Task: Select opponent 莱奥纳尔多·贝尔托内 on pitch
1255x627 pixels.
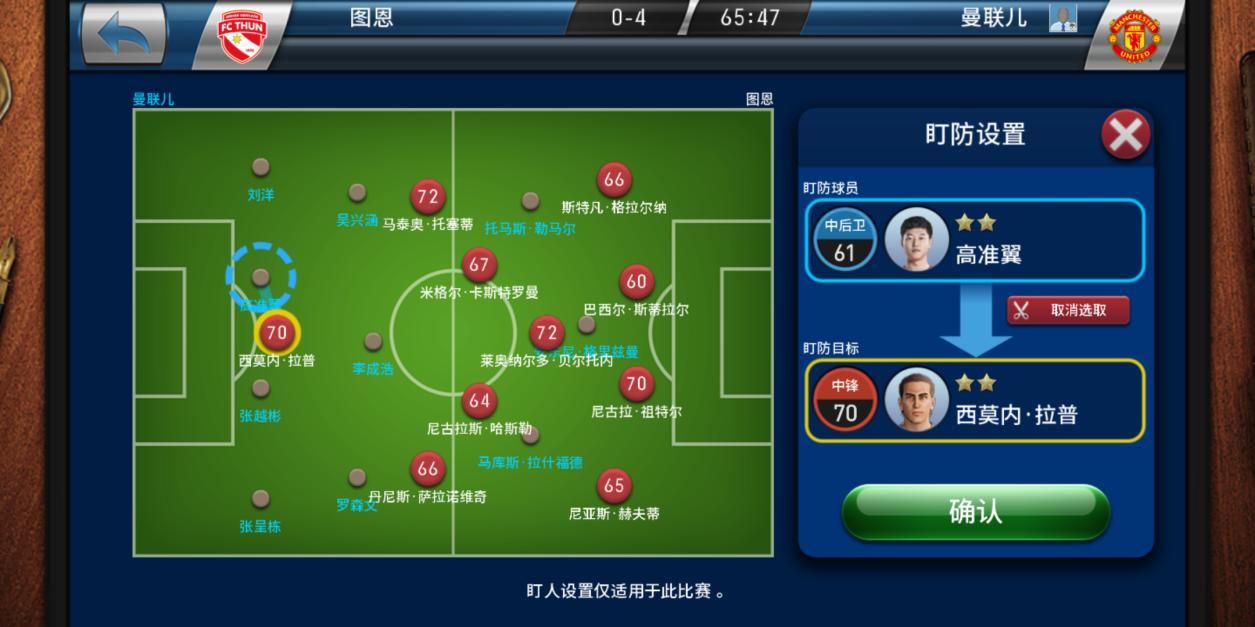Action: pos(546,333)
